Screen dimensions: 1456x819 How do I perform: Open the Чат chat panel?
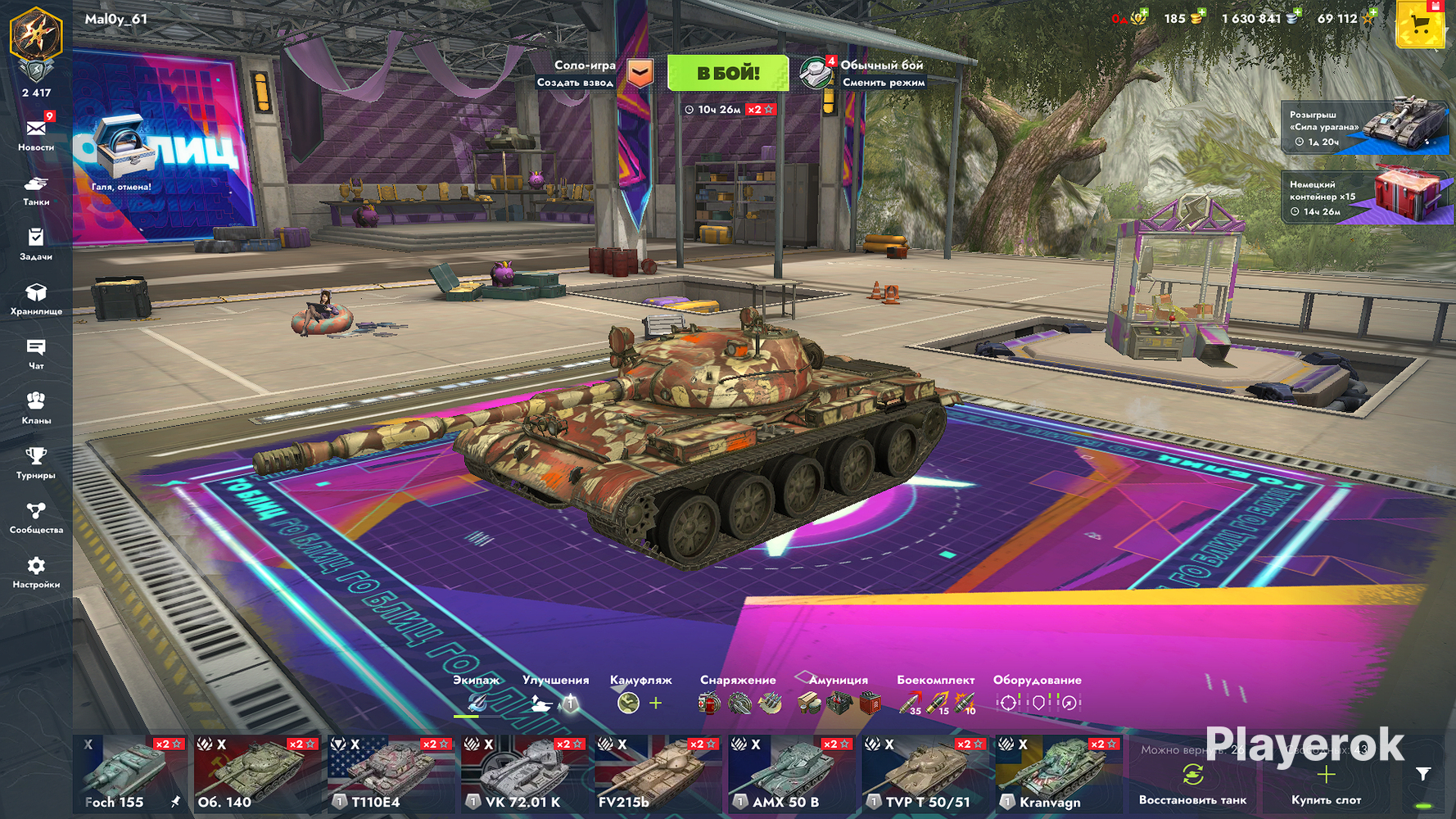[x=36, y=353]
